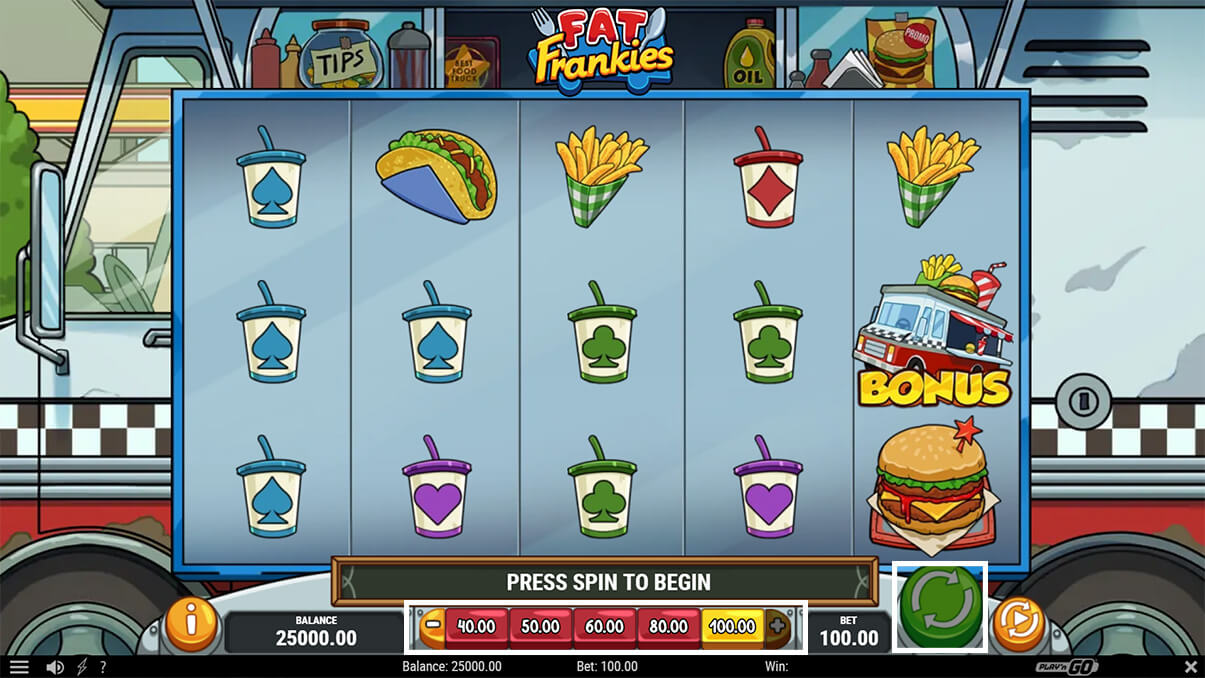This screenshot has height=678, width=1205.
Task: Open the hamburger menu in the bottom bar
Action: click(19, 667)
